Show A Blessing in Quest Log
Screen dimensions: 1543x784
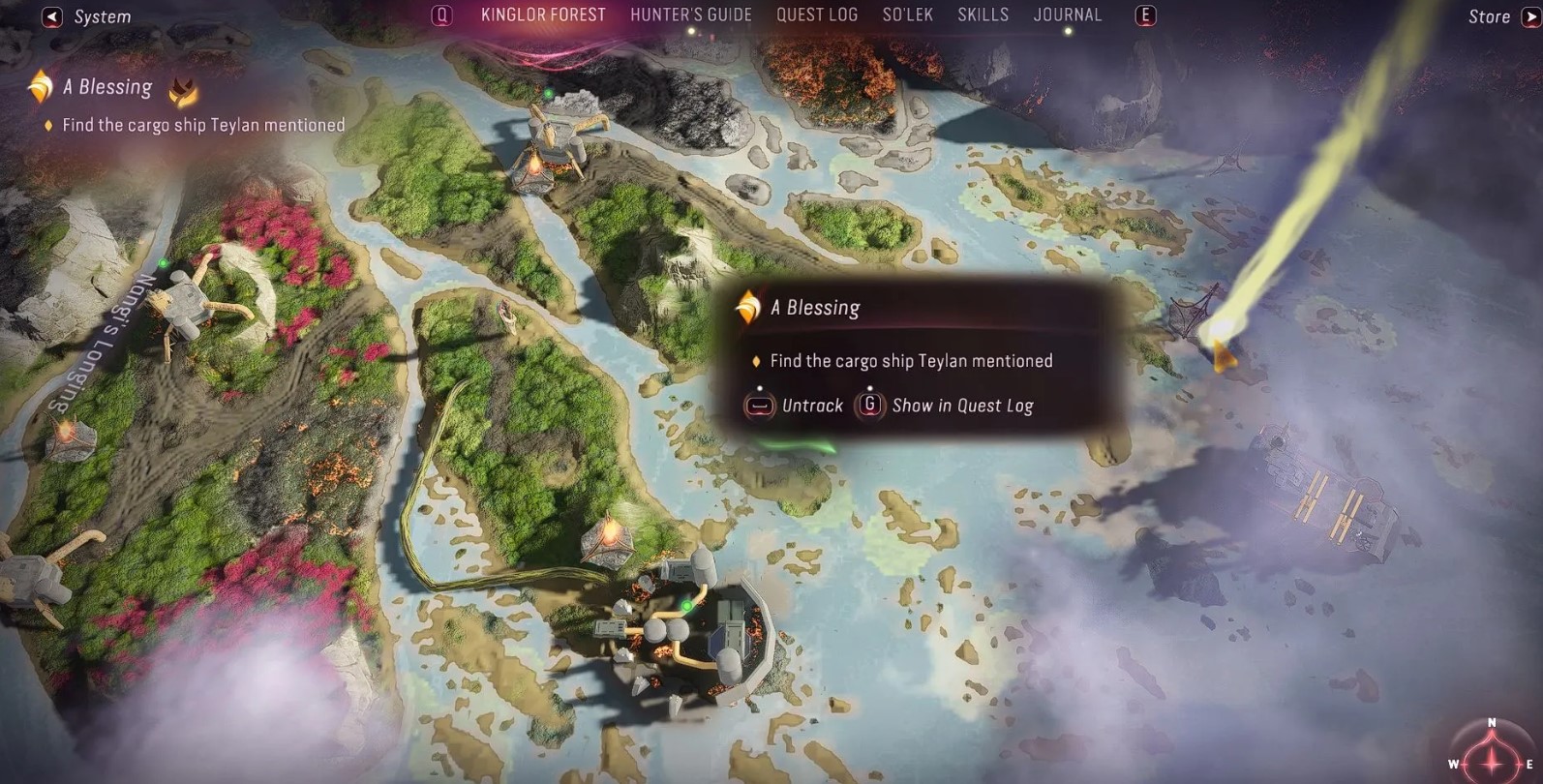click(x=946, y=406)
